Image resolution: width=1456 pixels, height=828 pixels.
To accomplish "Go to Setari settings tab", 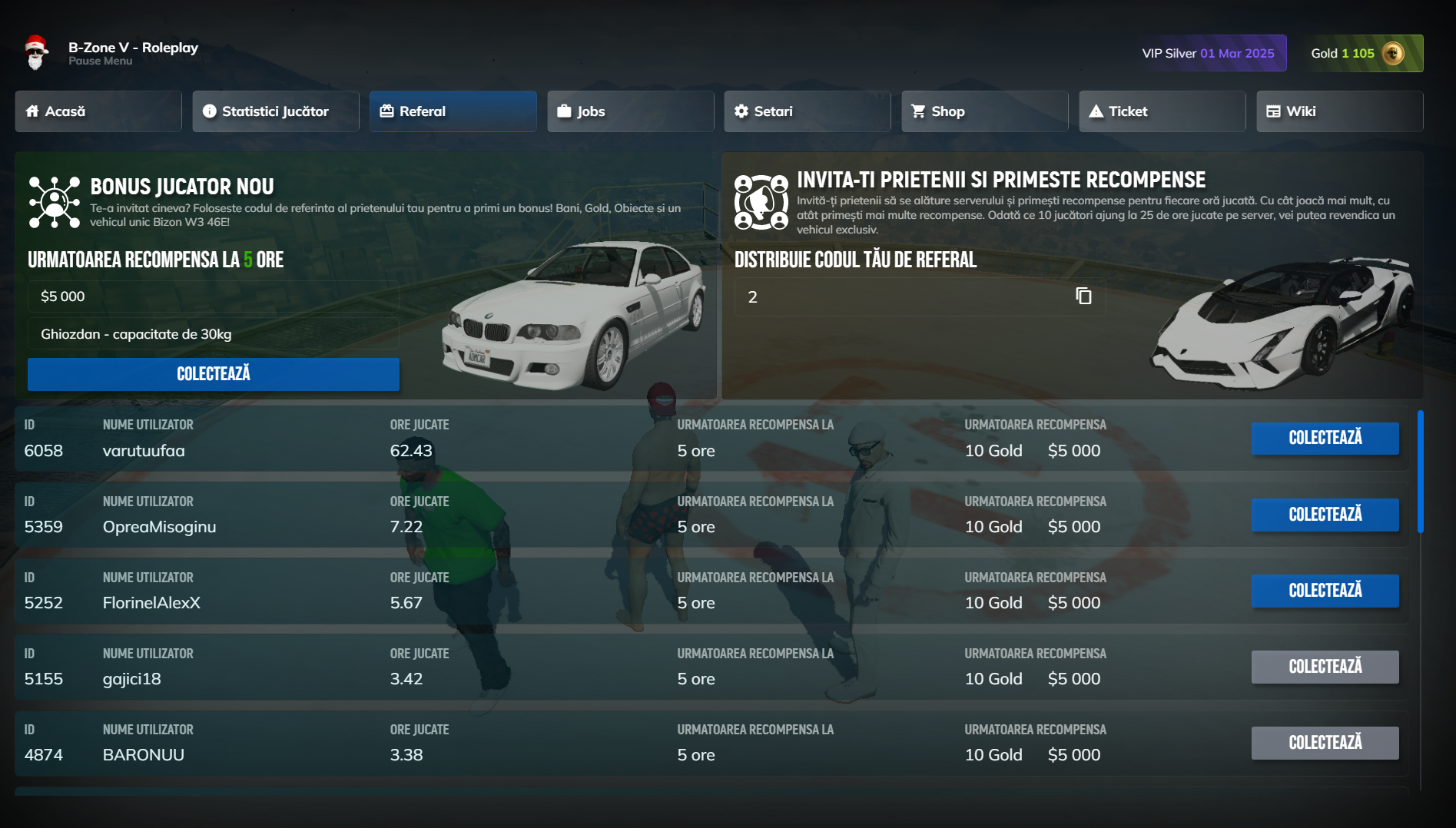I will [x=808, y=111].
